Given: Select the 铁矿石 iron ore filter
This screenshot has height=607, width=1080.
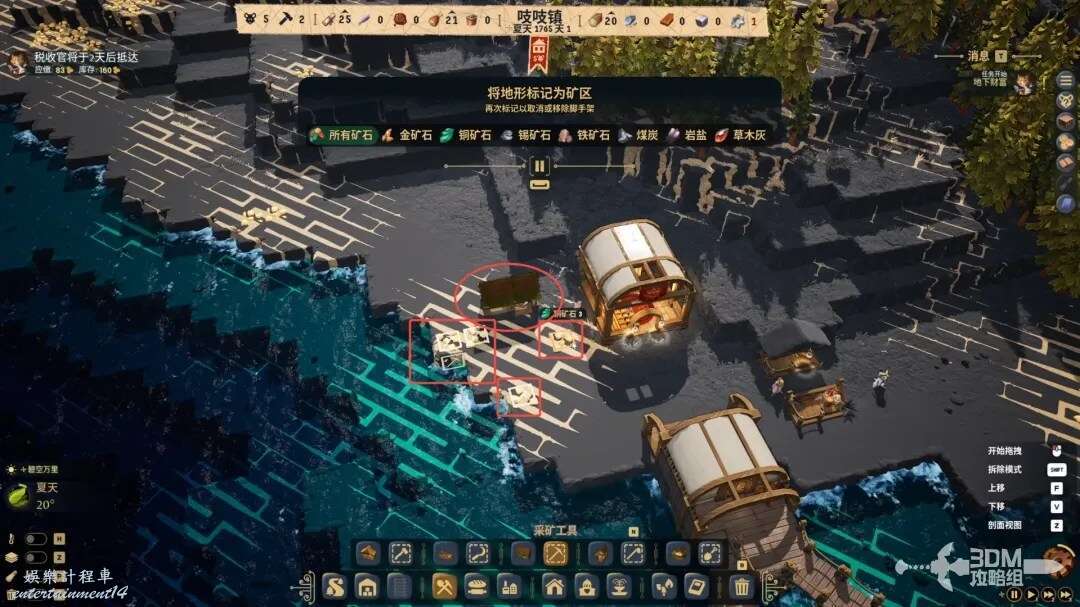Looking at the screenshot, I should click(584, 135).
